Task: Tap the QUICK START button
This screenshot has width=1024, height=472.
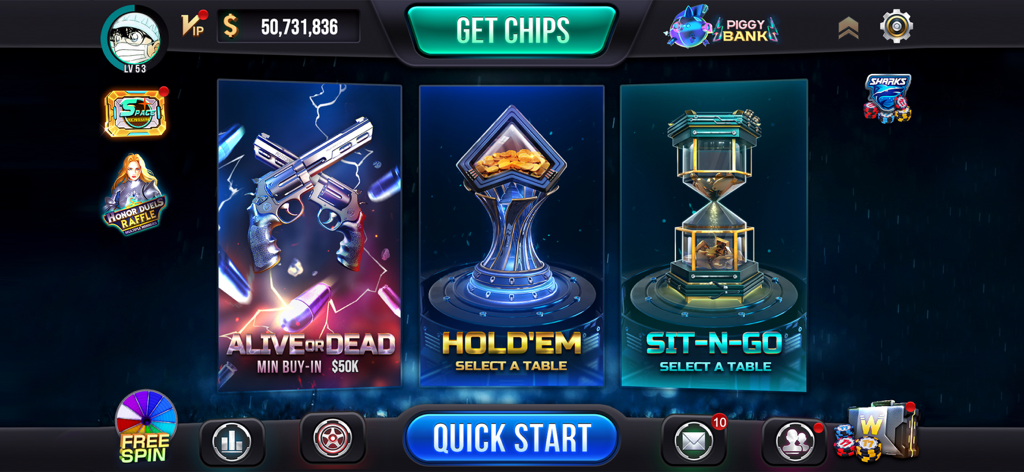Action: pyautogui.click(x=511, y=438)
